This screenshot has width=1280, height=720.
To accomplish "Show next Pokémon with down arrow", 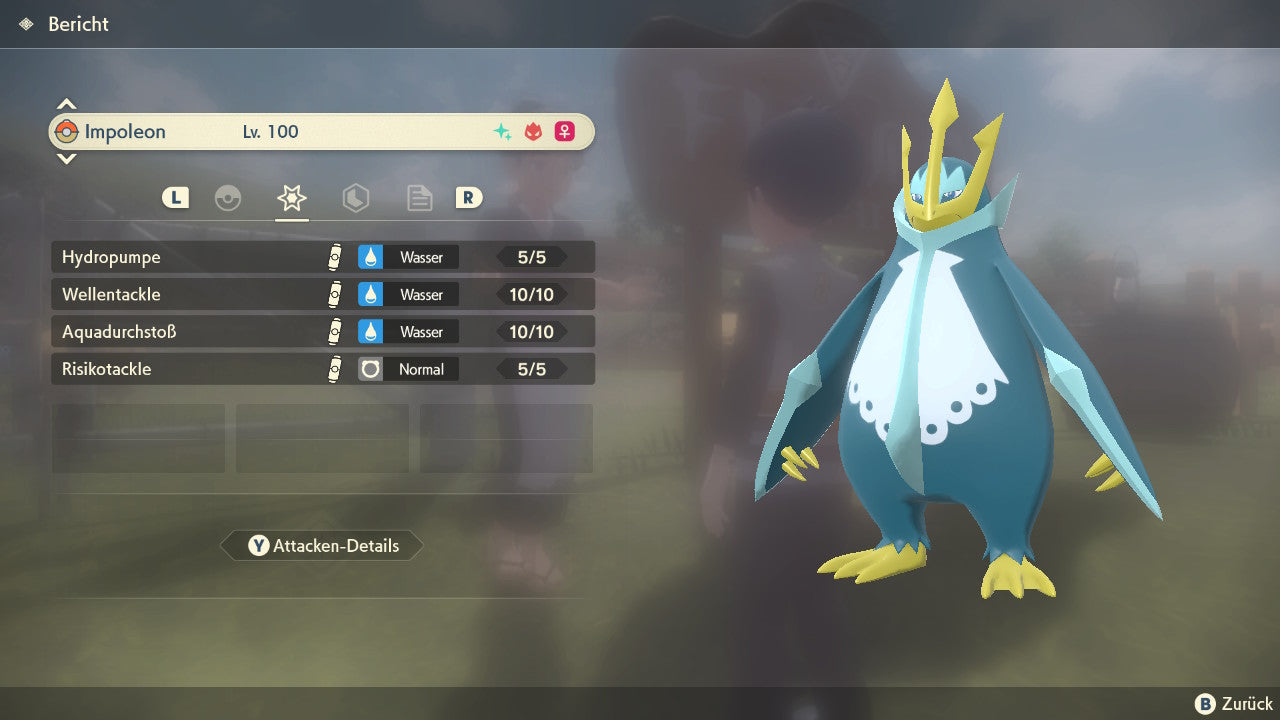I will tap(66, 158).
